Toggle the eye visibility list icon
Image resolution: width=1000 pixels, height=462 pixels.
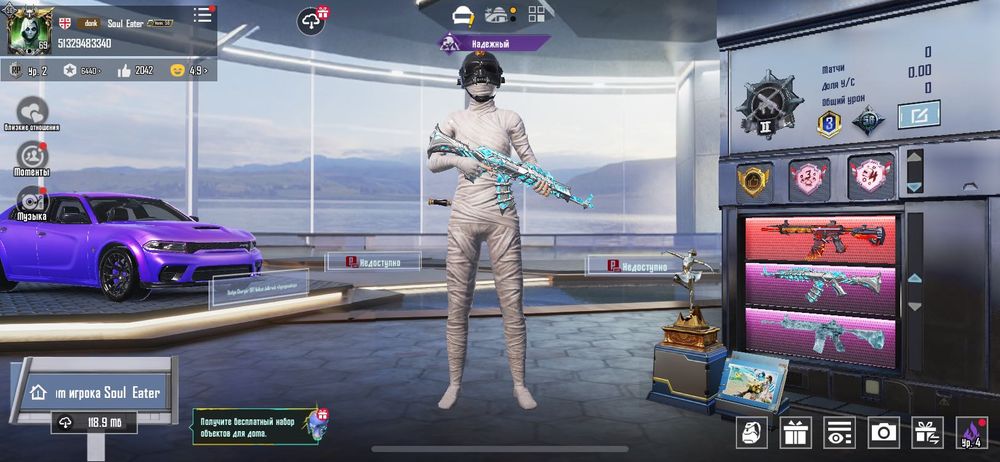(x=839, y=432)
